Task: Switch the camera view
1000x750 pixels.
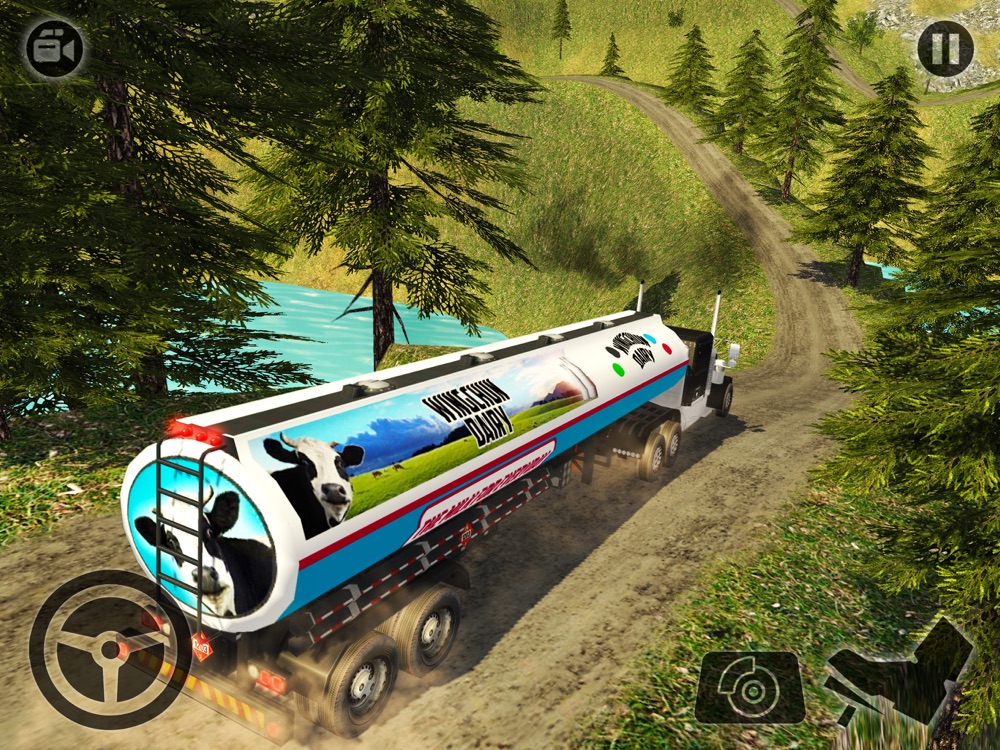Action: (54, 47)
